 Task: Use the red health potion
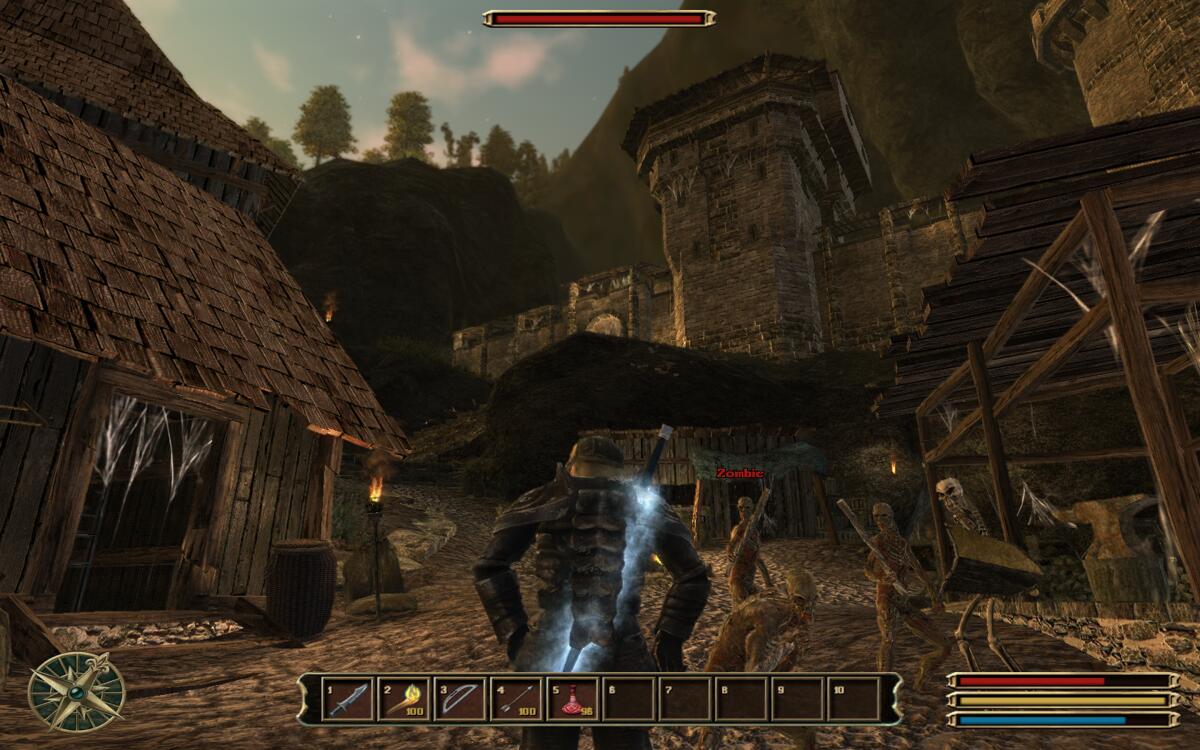(x=572, y=698)
